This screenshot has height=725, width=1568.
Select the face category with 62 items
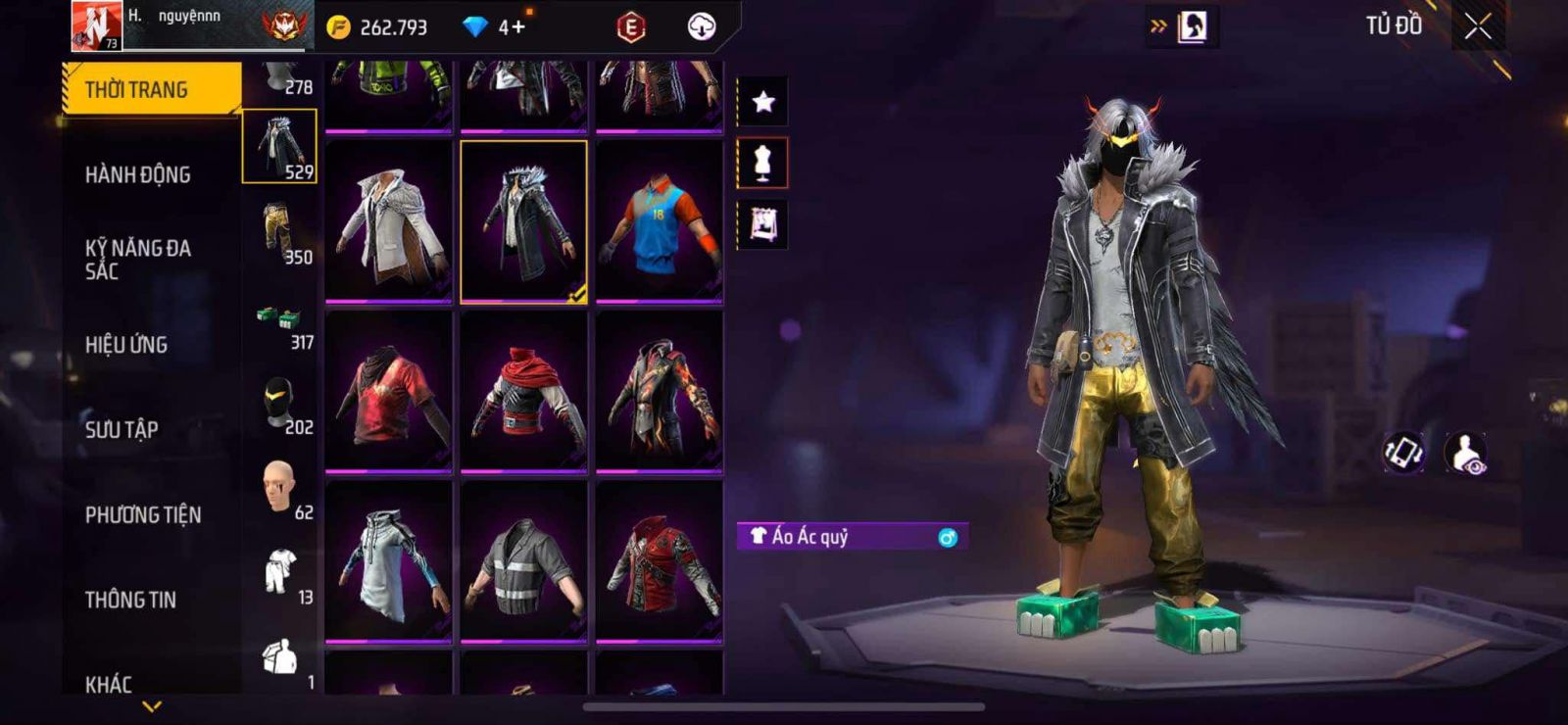(x=280, y=488)
